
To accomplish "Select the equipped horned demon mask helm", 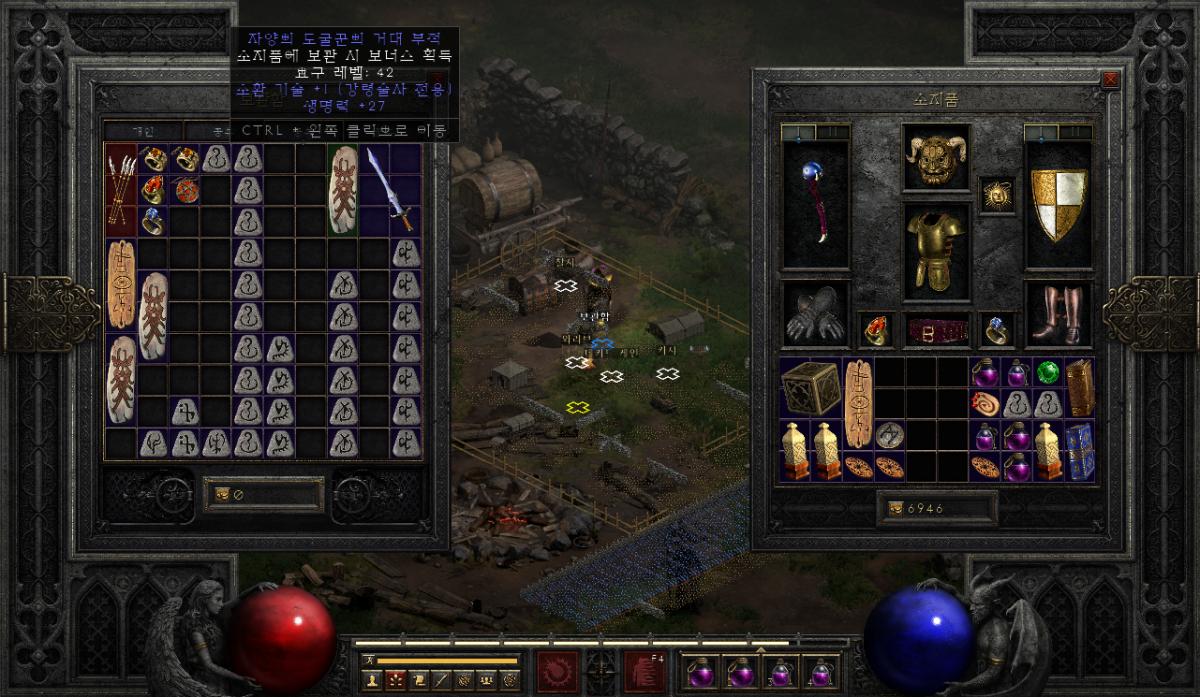I will click(x=937, y=156).
